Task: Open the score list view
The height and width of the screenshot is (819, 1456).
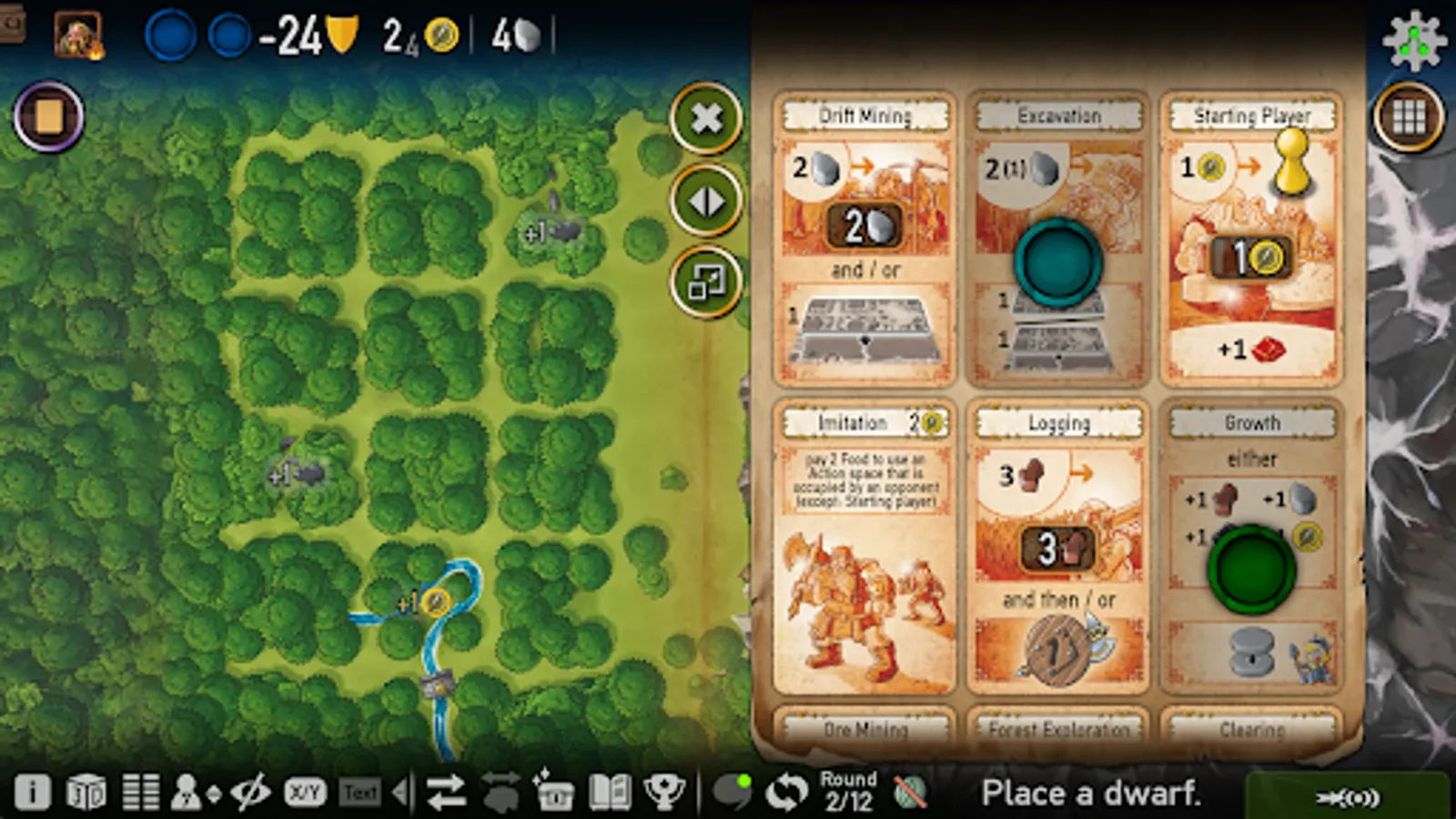Action: coord(141,791)
